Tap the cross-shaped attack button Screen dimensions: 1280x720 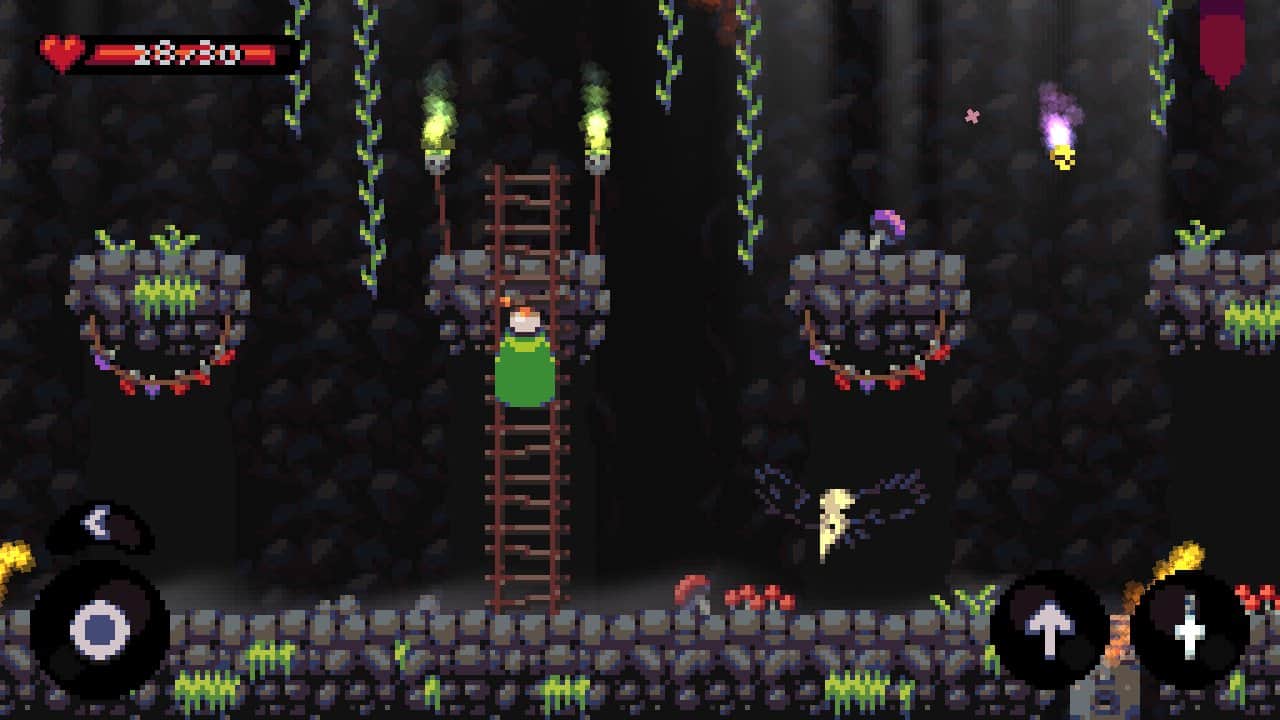click(1190, 630)
